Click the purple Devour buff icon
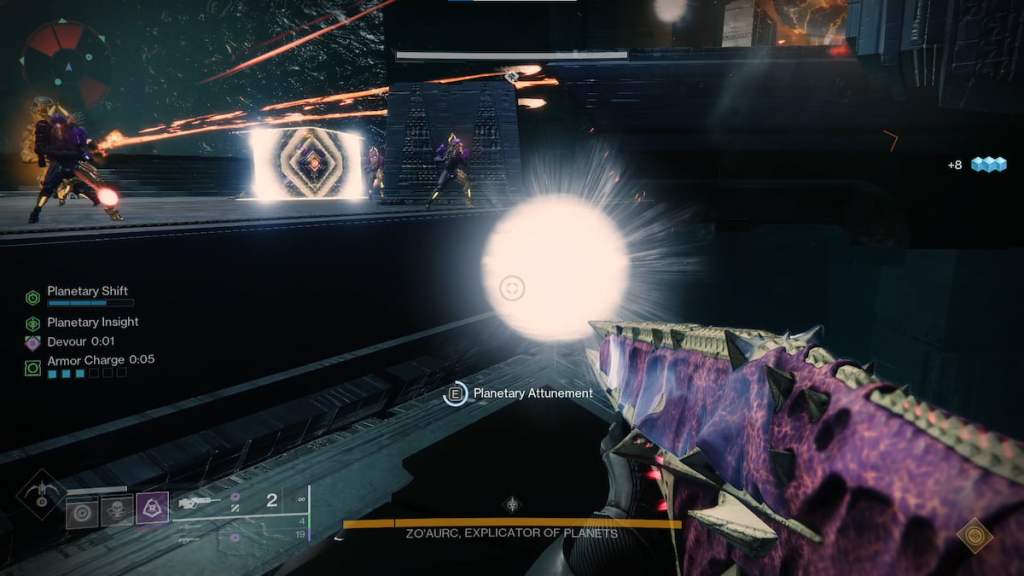 [33, 342]
